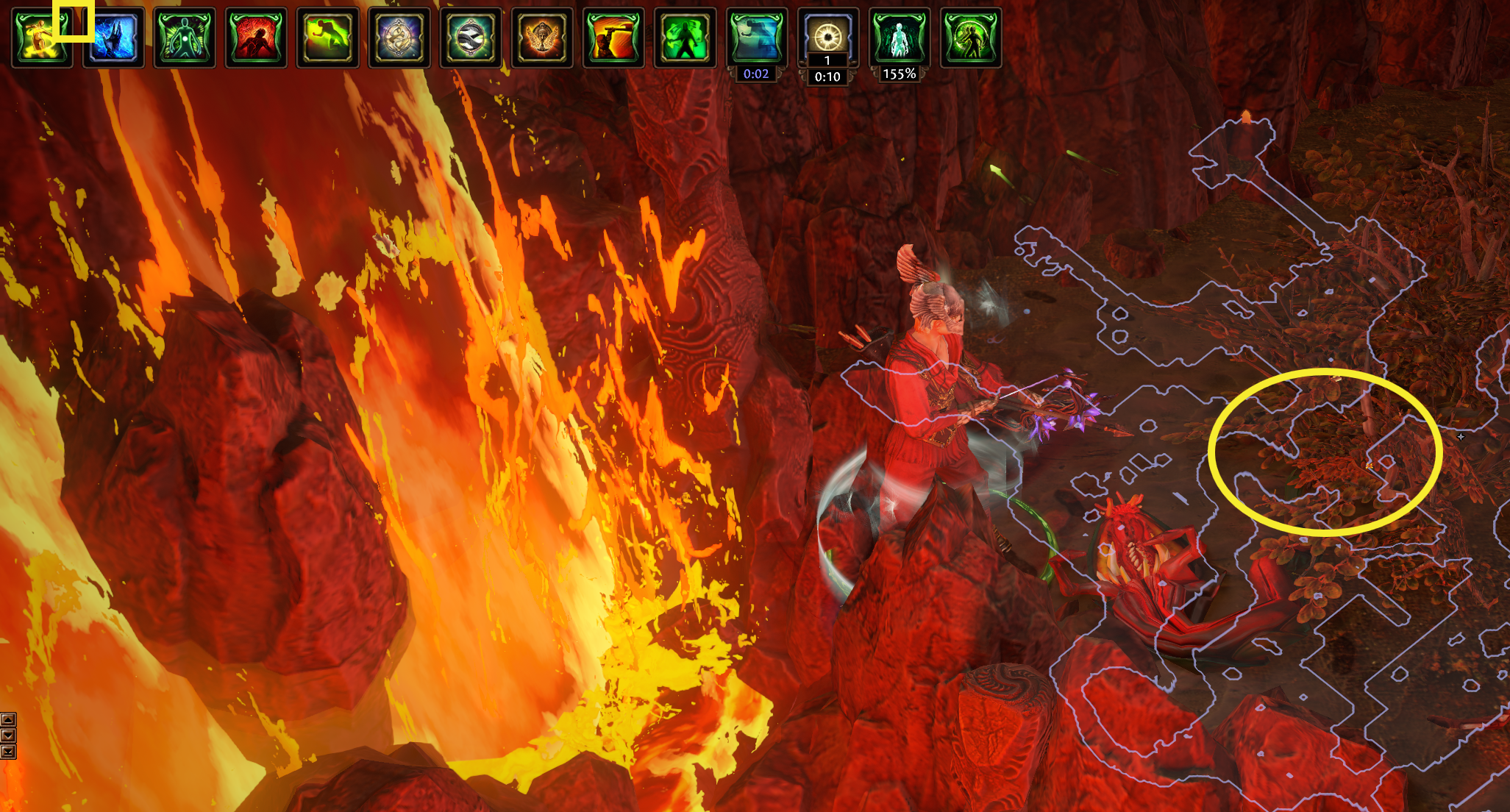Click the teal figure with glowing chest buff

[185, 38]
